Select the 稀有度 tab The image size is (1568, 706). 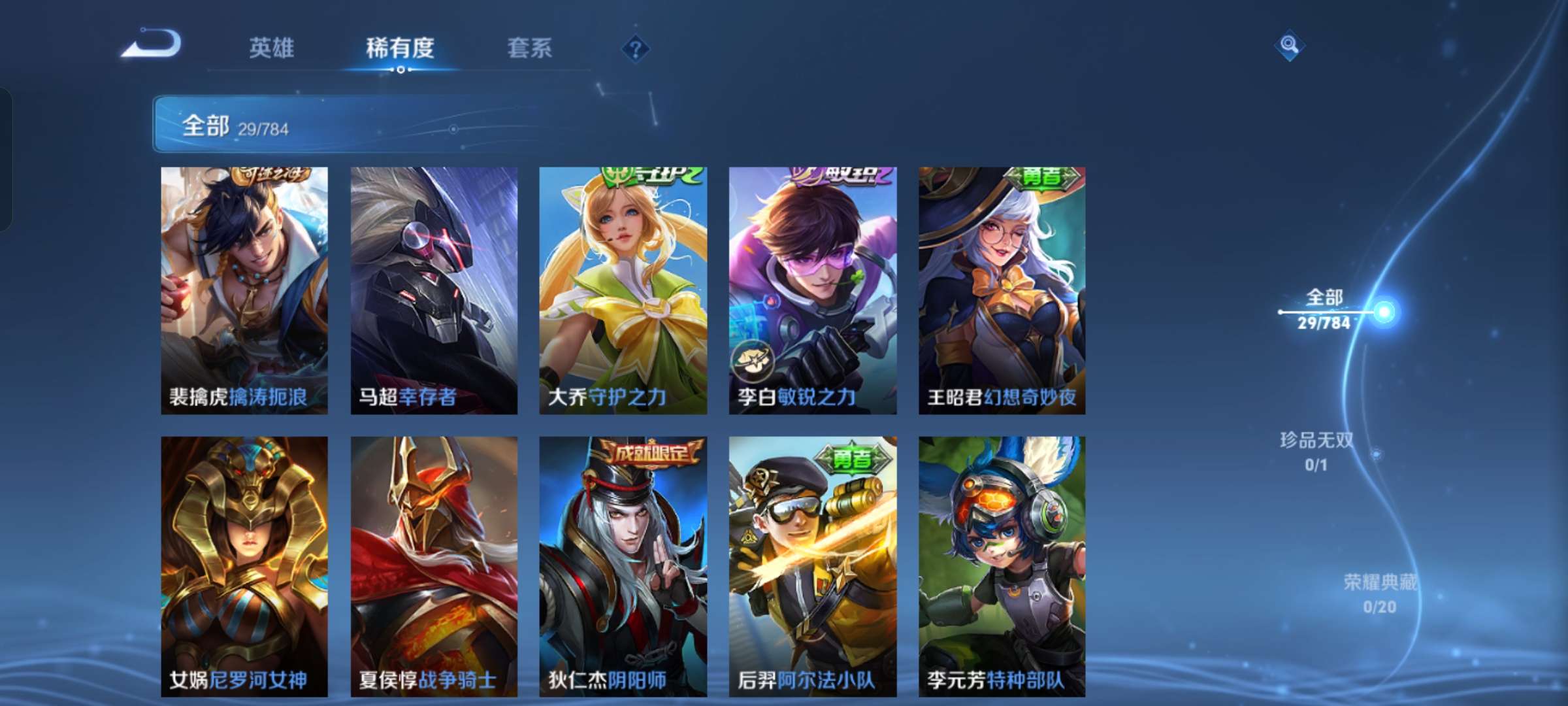click(400, 48)
